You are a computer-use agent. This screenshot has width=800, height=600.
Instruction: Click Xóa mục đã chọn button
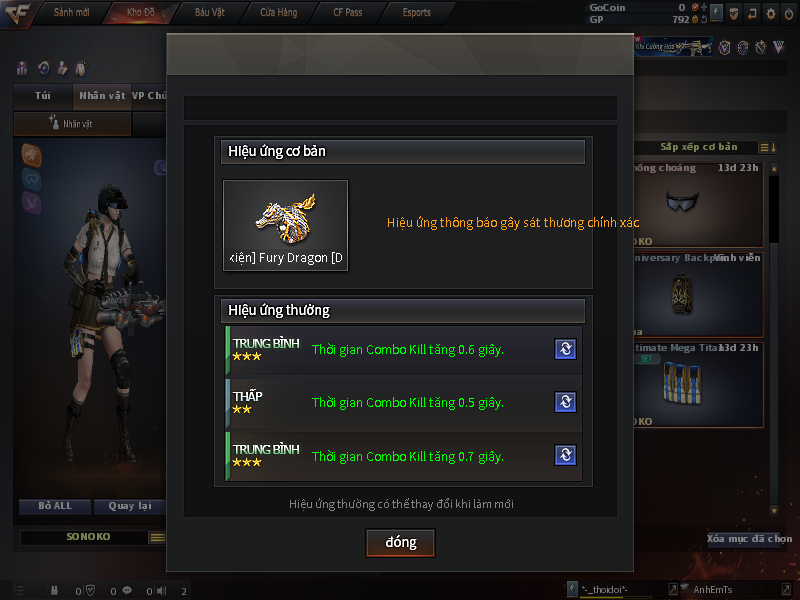(750, 539)
